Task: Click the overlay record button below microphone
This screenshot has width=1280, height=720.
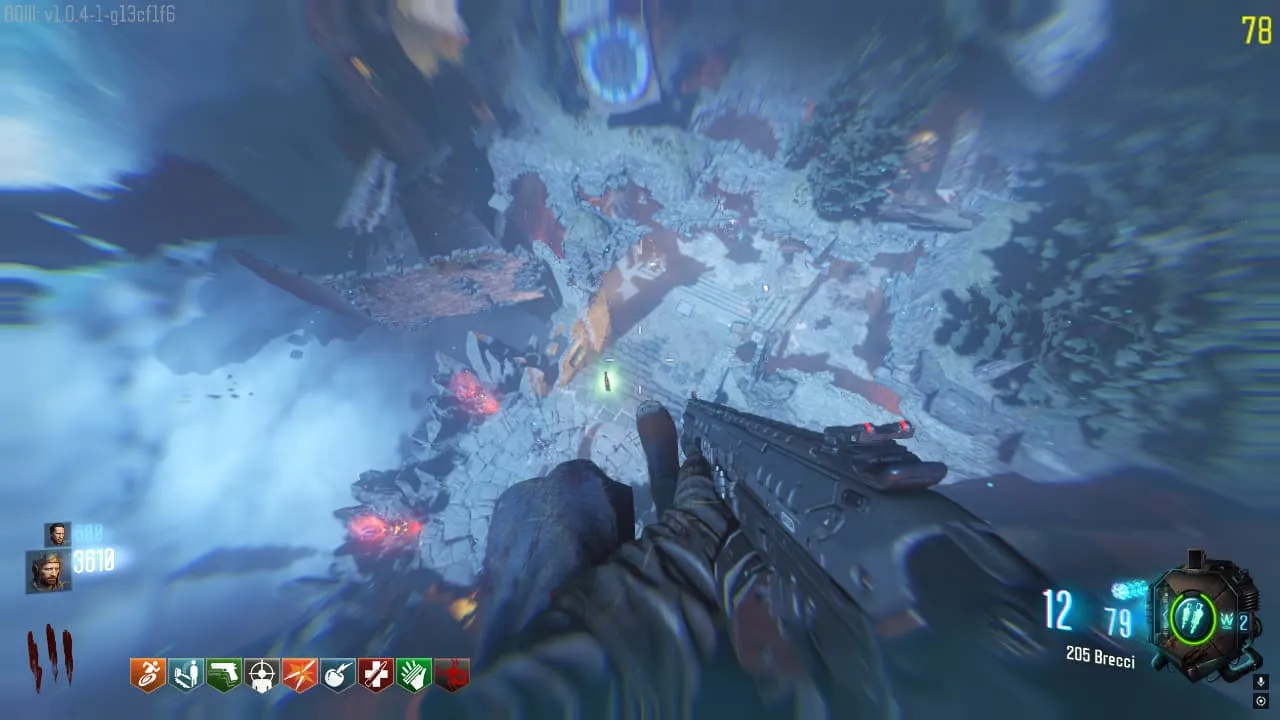Action: coord(1261,700)
